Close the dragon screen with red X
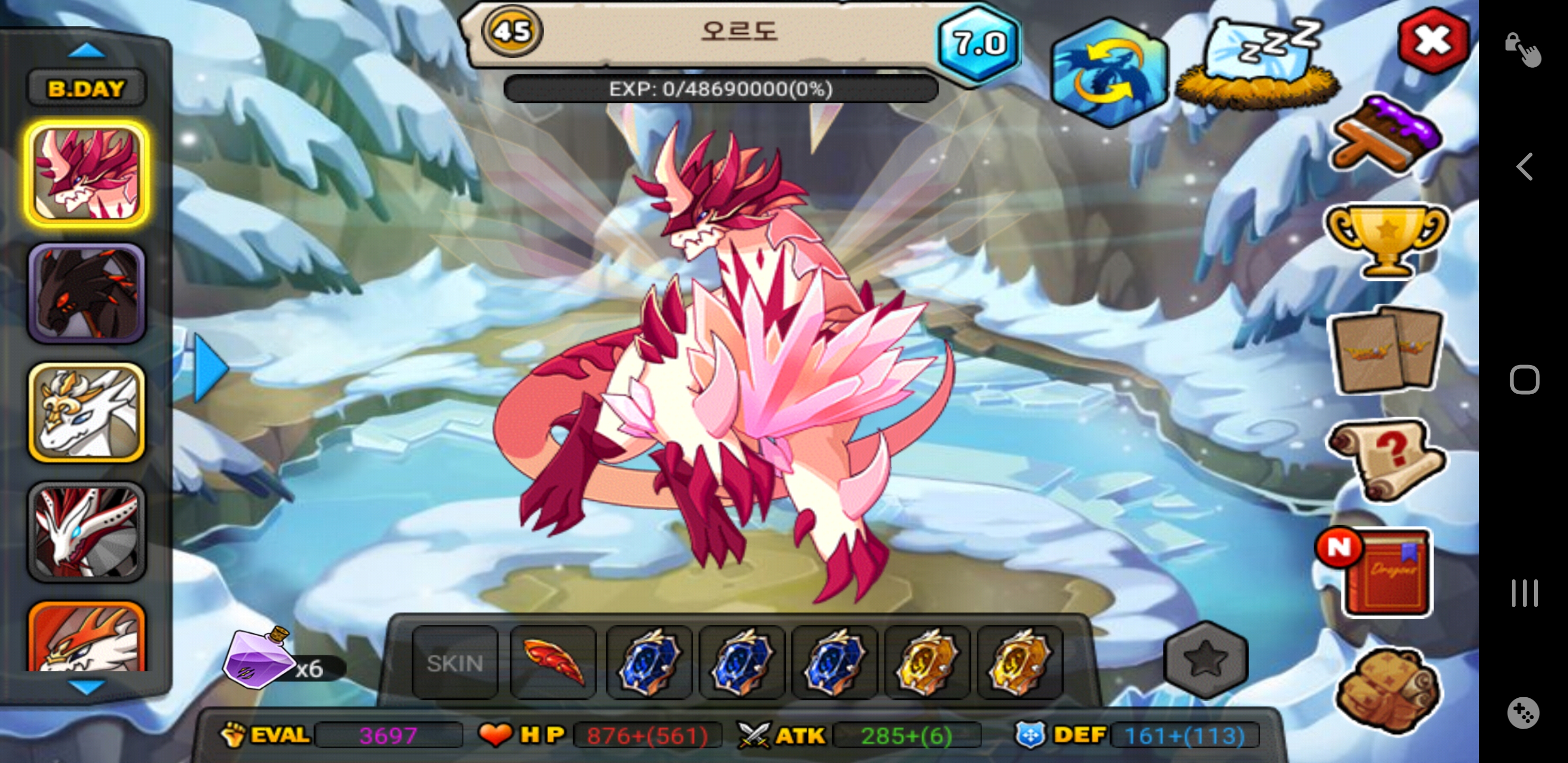1568x763 pixels. click(1432, 41)
